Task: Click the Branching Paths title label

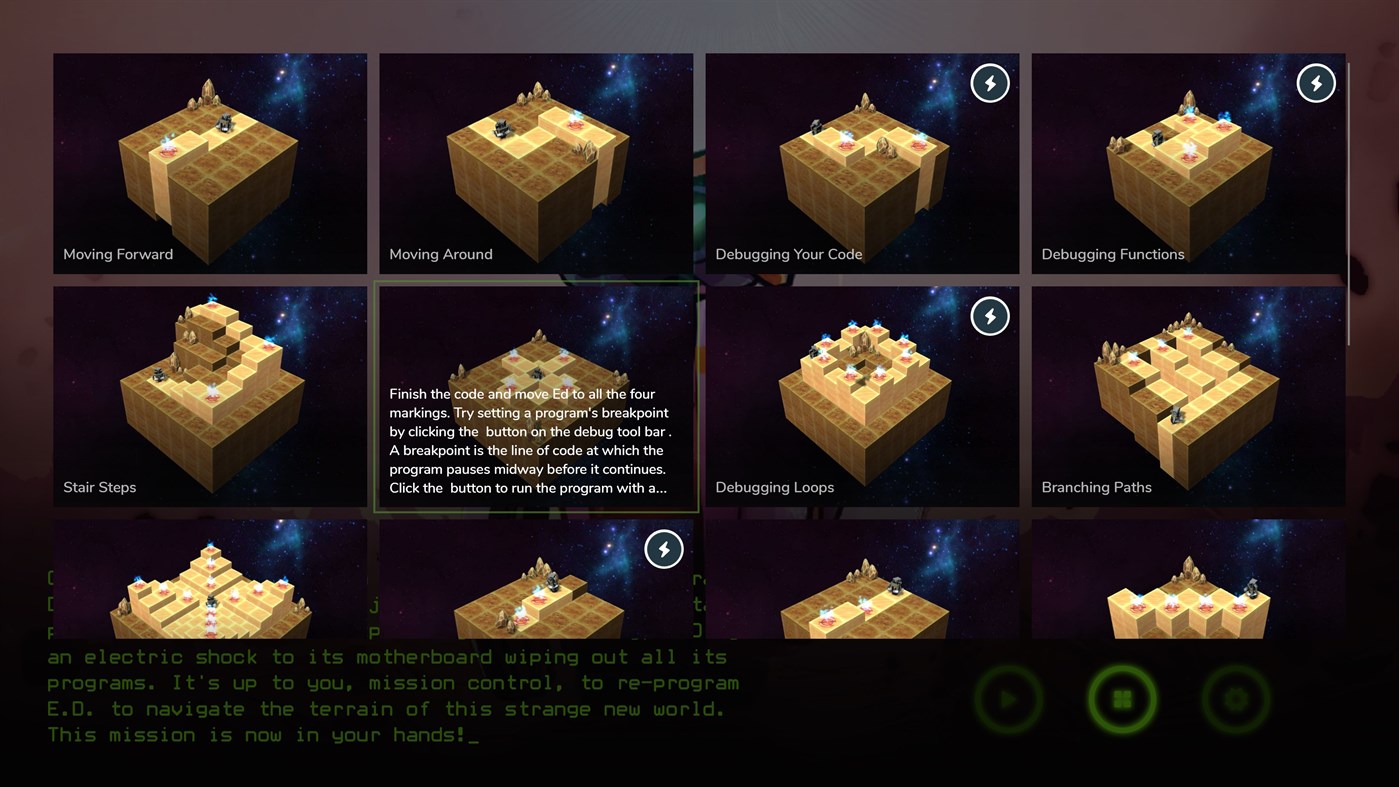Action: [1096, 487]
